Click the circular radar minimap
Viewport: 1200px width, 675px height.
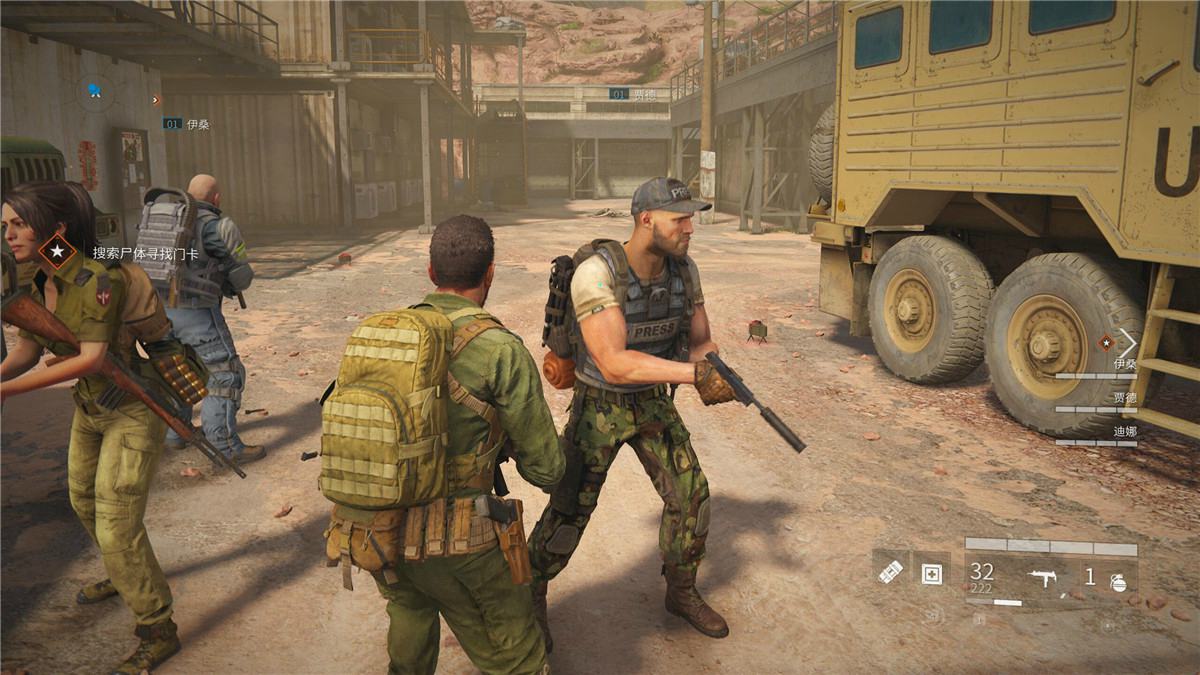click(96, 92)
